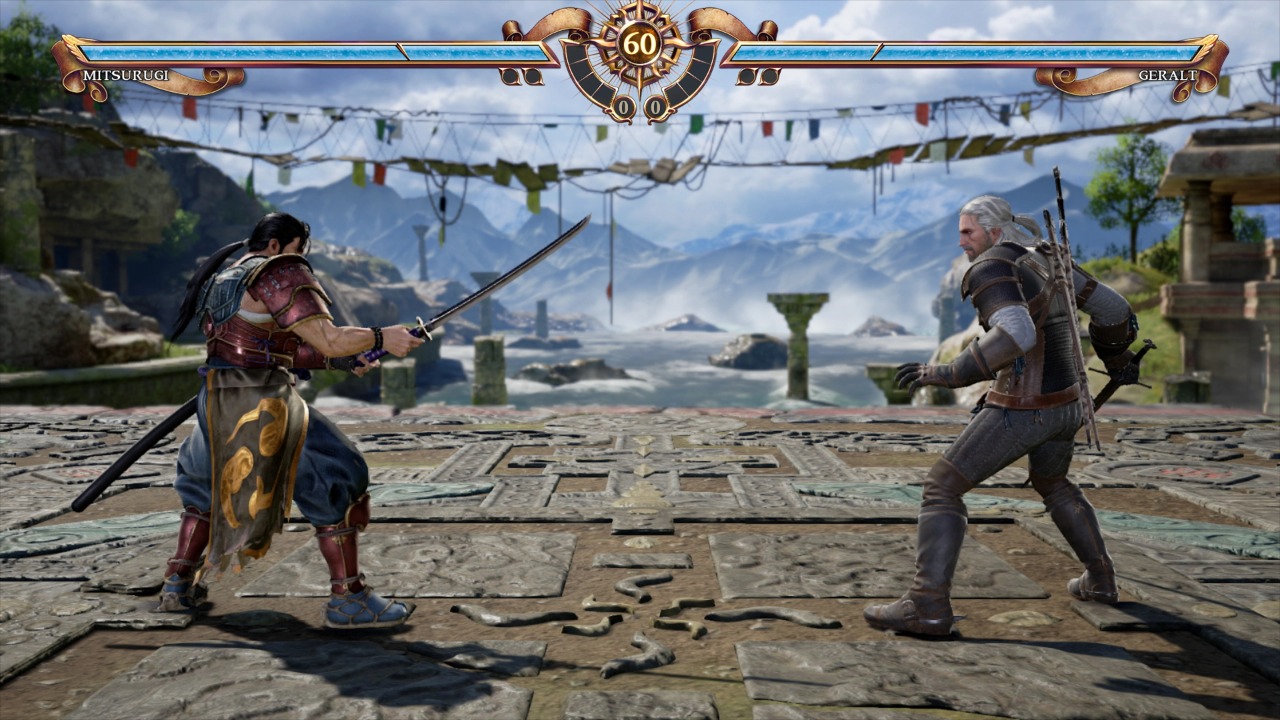
Task: Click Geralt's right round-win pip
Action: (x=772, y=77)
